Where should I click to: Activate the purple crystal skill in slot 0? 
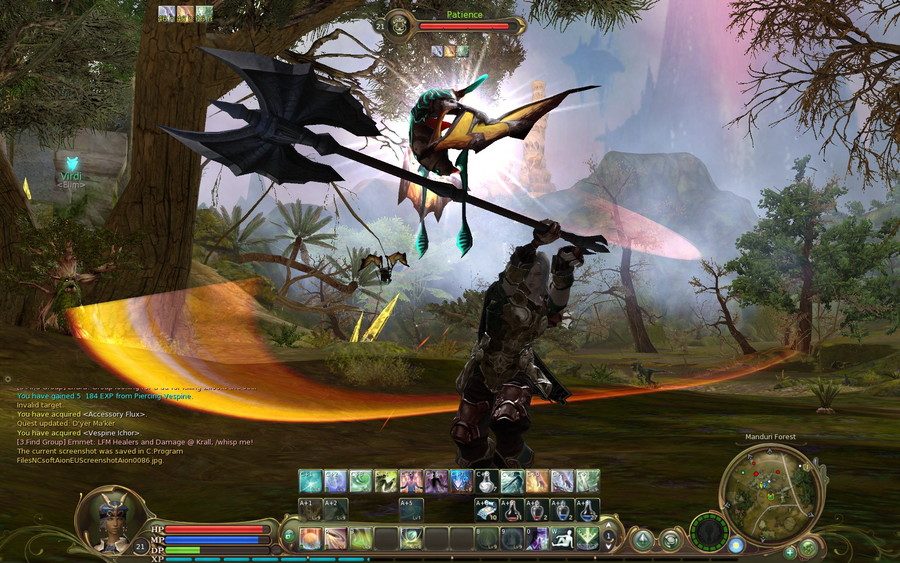(x=537, y=538)
